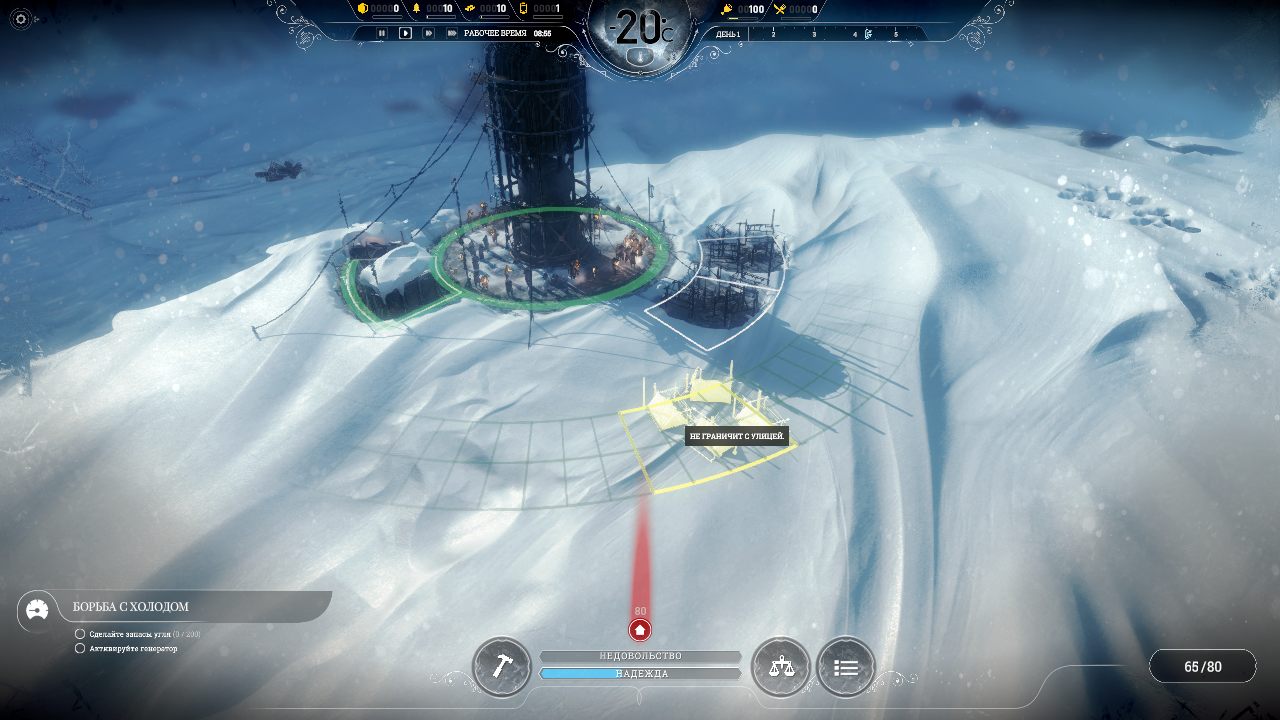Switch to double fast-forward speed
This screenshot has height=720, width=1280.
pos(429,33)
